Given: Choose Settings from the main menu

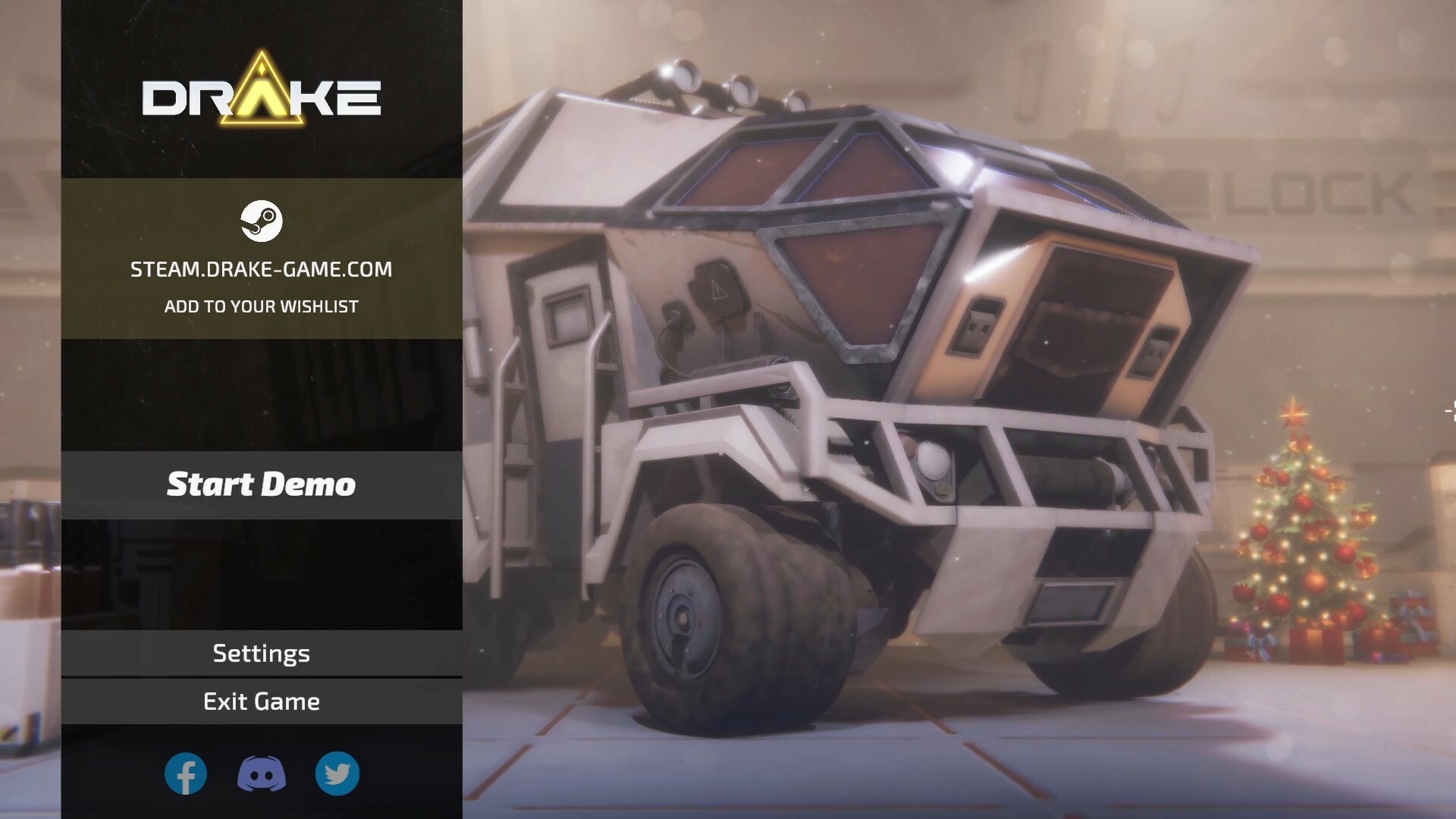Looking at the screenshot, I should click(261, 653).
